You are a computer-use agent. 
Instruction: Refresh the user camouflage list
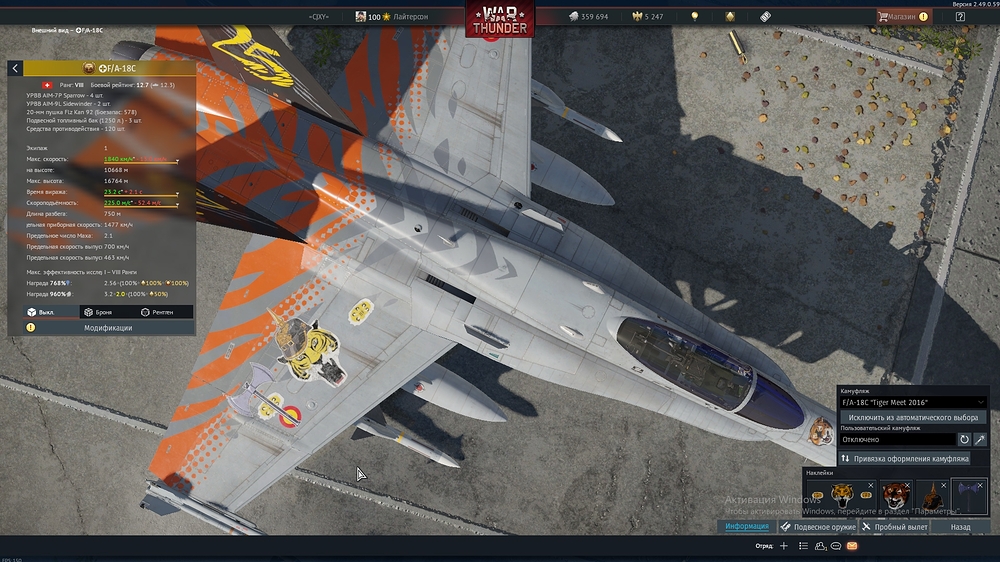(x=964, y=439)
